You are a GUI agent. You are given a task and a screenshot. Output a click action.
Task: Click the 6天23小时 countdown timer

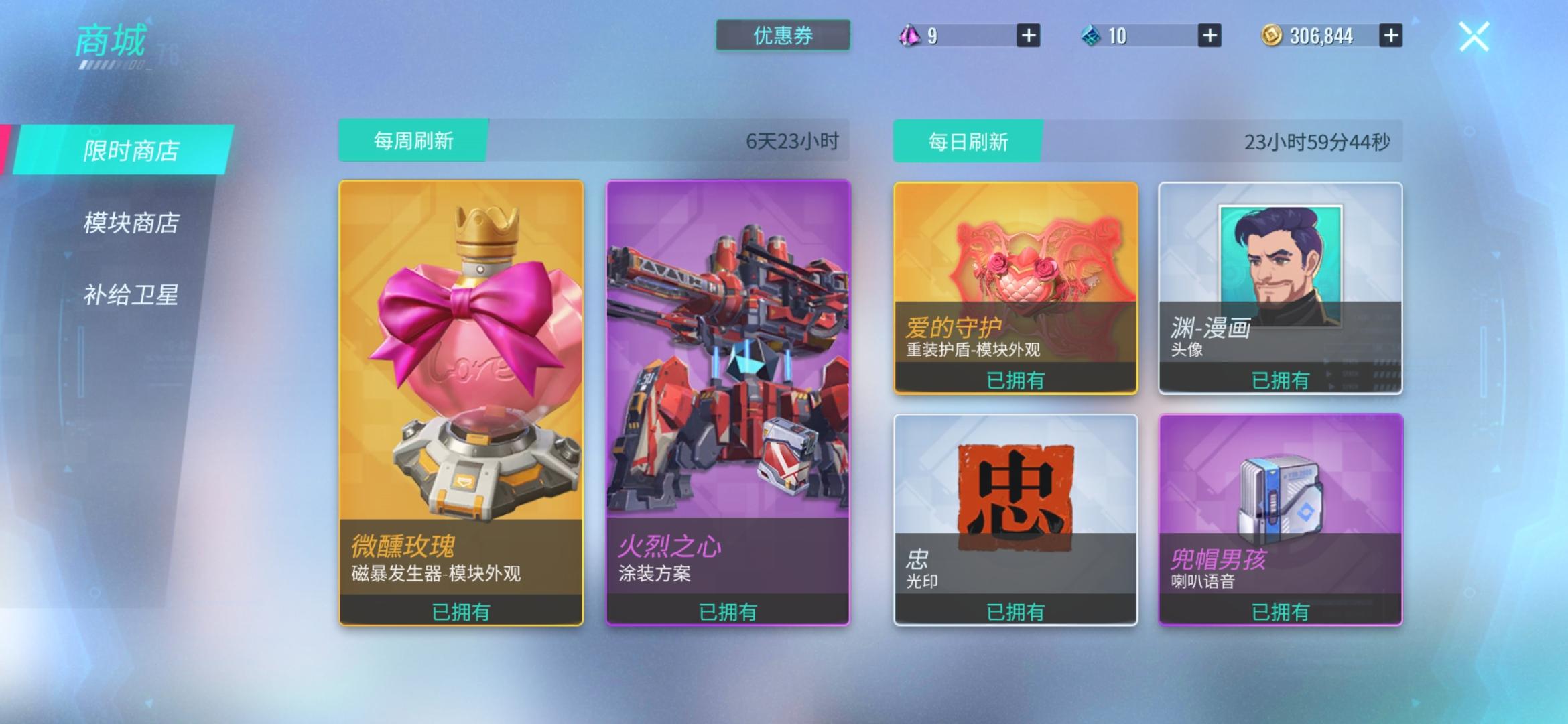[x=795, y=141]
